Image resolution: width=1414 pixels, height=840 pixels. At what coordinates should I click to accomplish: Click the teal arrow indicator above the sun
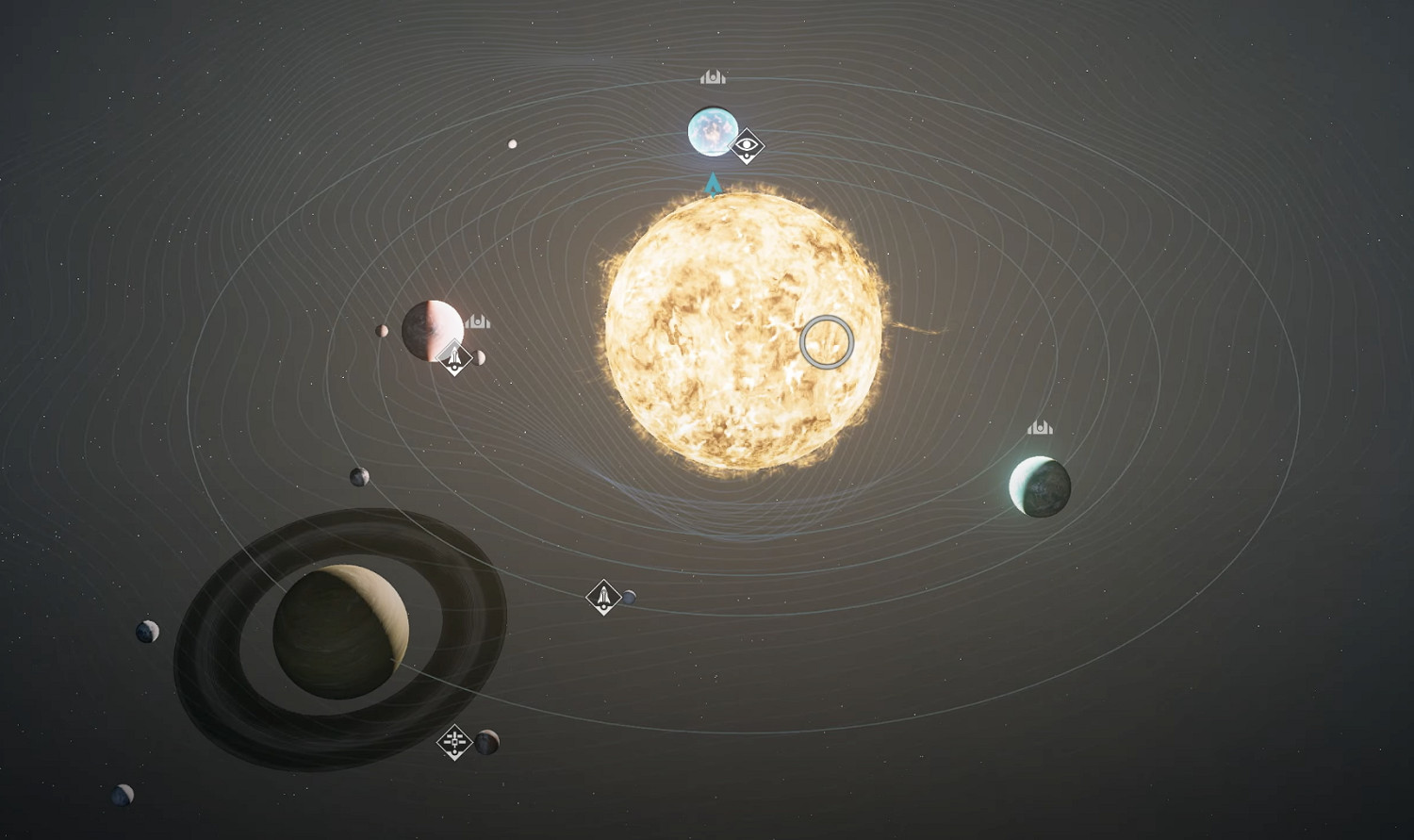pos(714,186)
